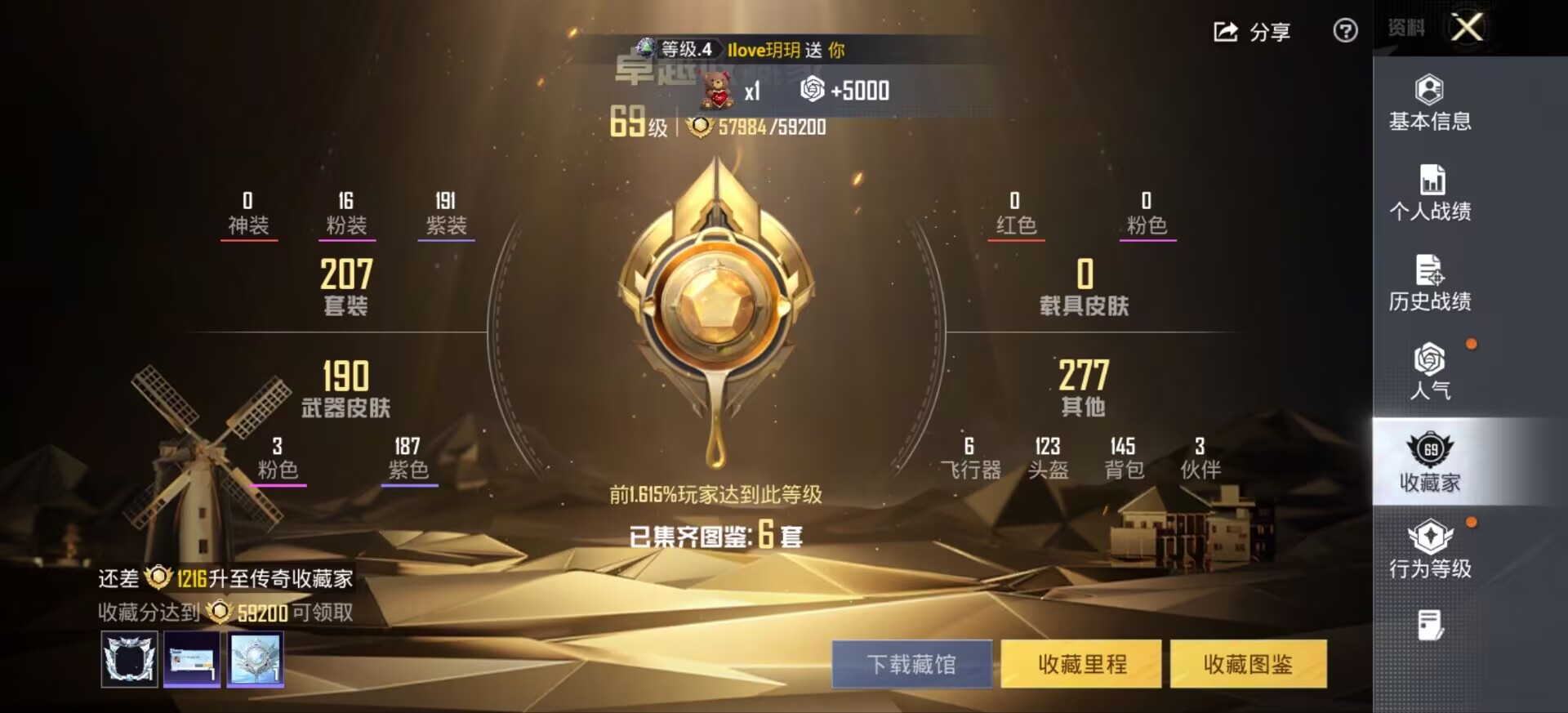Check the 头盔 123 helmet count

(x=1048, y=457)
